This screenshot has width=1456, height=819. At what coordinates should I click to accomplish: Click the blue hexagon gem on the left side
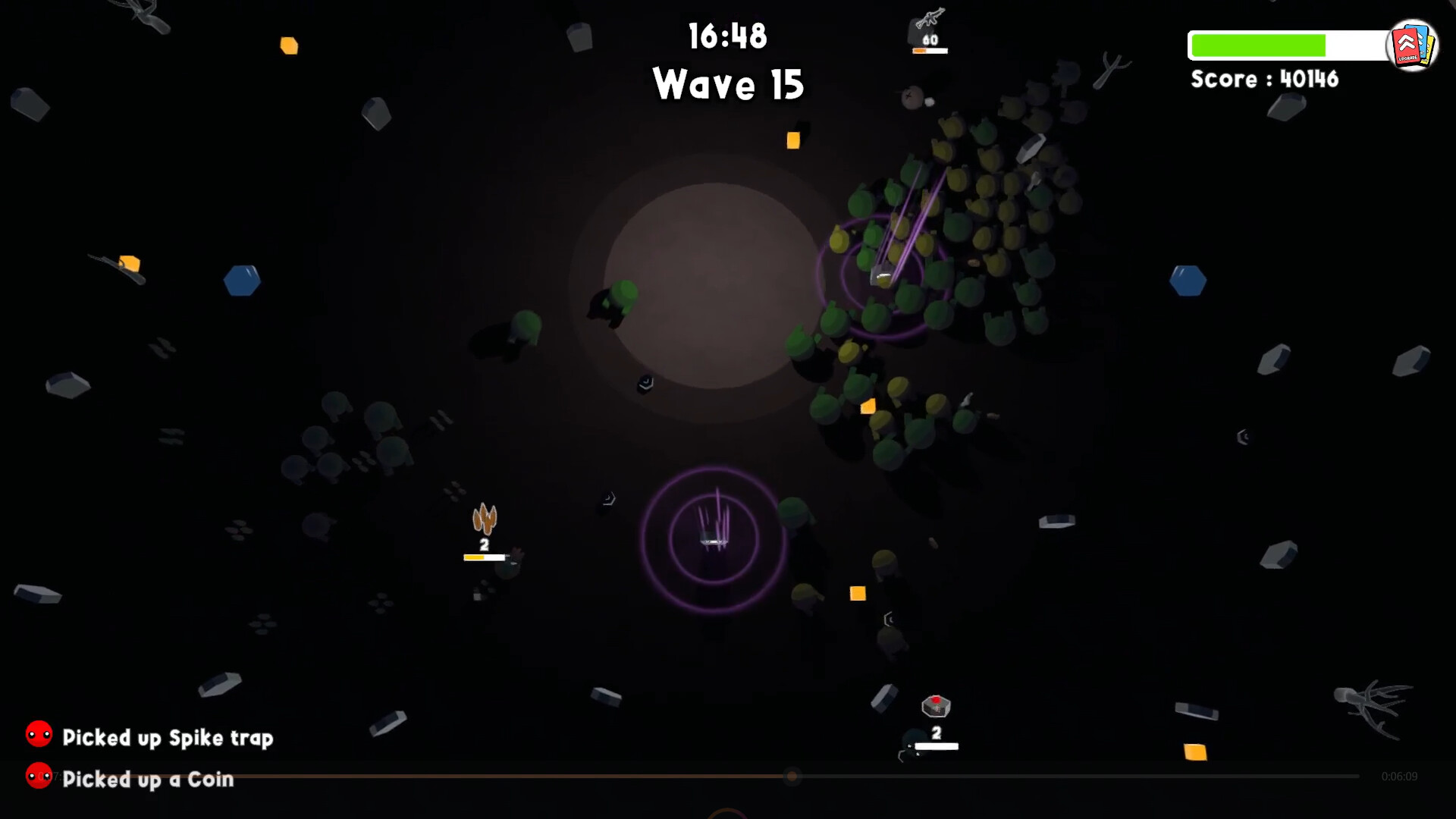(x=243, y=280)
